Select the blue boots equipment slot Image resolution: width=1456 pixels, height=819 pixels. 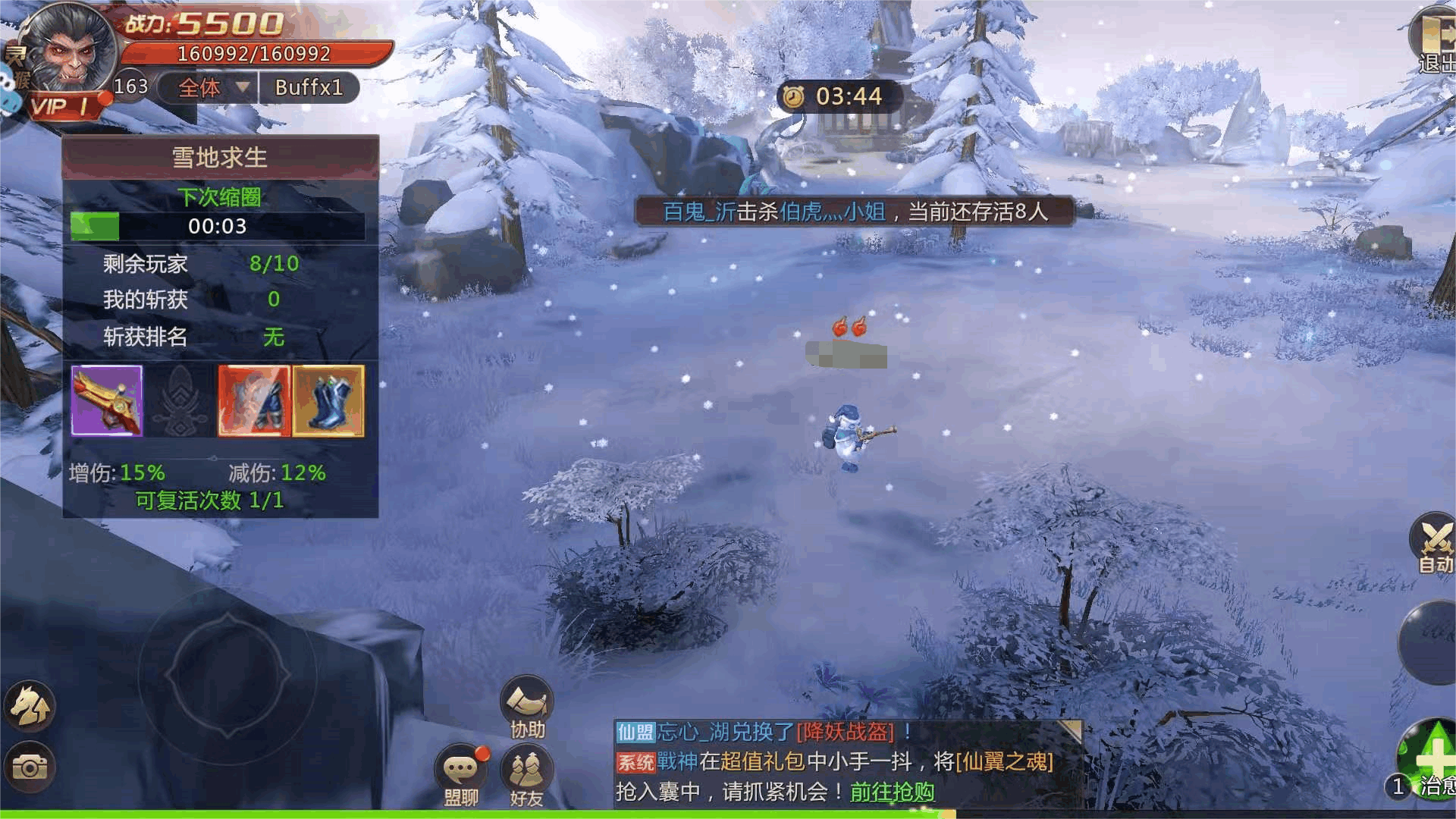coord(328,400)
